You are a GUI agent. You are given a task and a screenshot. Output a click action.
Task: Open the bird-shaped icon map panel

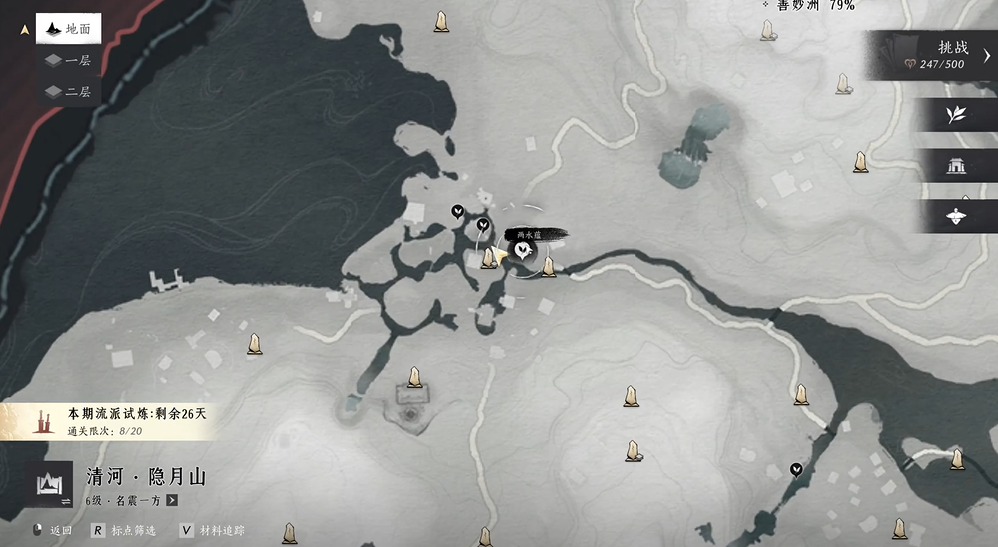click(x=955, y=215)
